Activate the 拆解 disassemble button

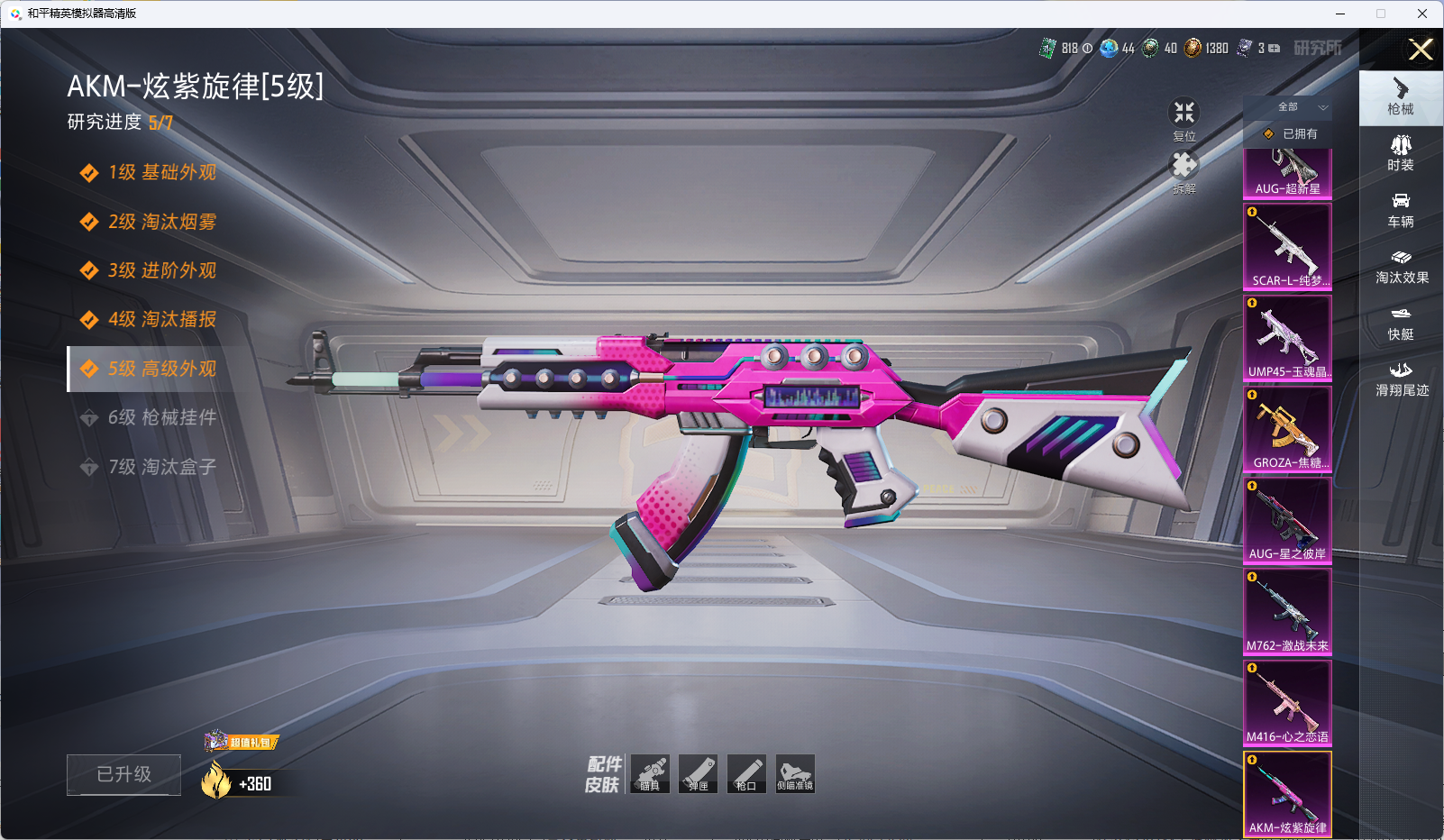pos(1184,171)
